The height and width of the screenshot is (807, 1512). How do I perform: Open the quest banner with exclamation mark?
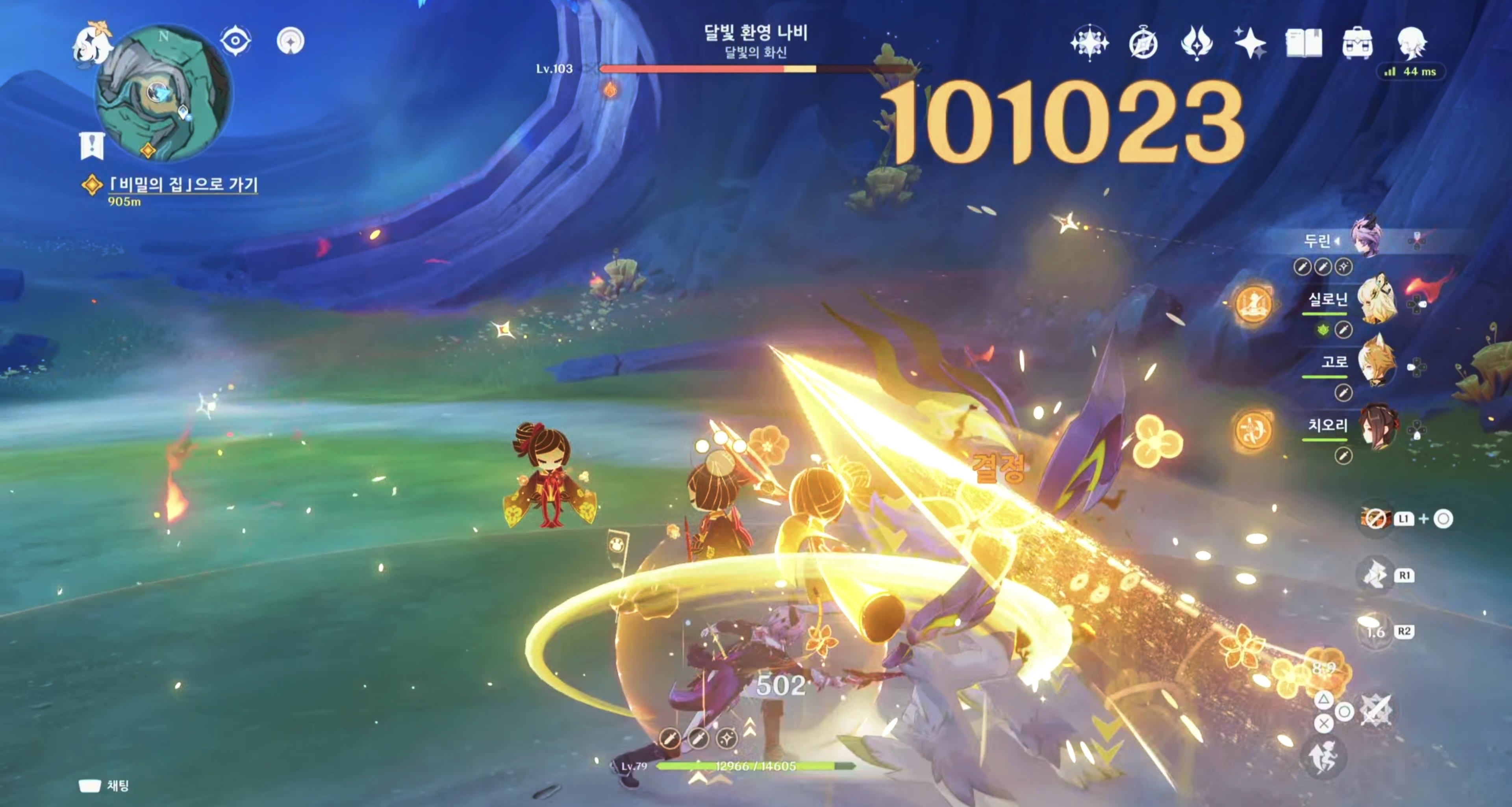92,145
